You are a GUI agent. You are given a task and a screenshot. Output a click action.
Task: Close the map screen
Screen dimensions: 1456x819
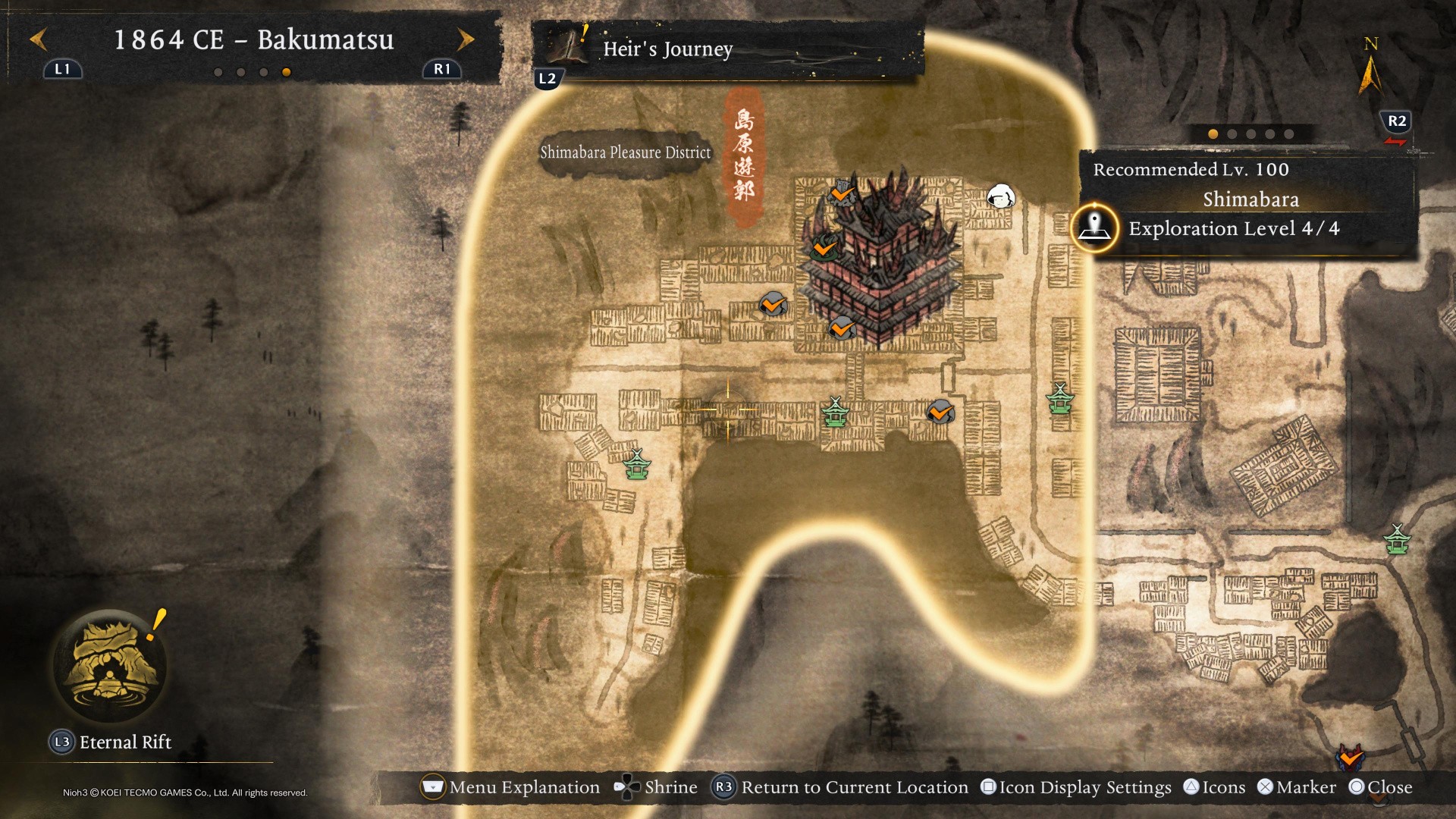click(1381, 787)
